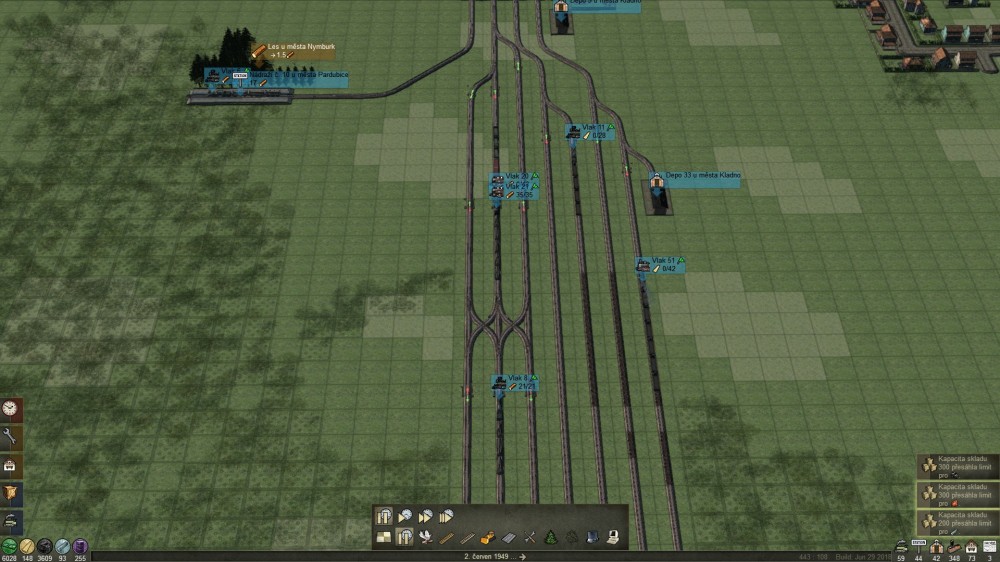
Task: Select the crossed tools icon in toolbar
Action: [529, 537]
